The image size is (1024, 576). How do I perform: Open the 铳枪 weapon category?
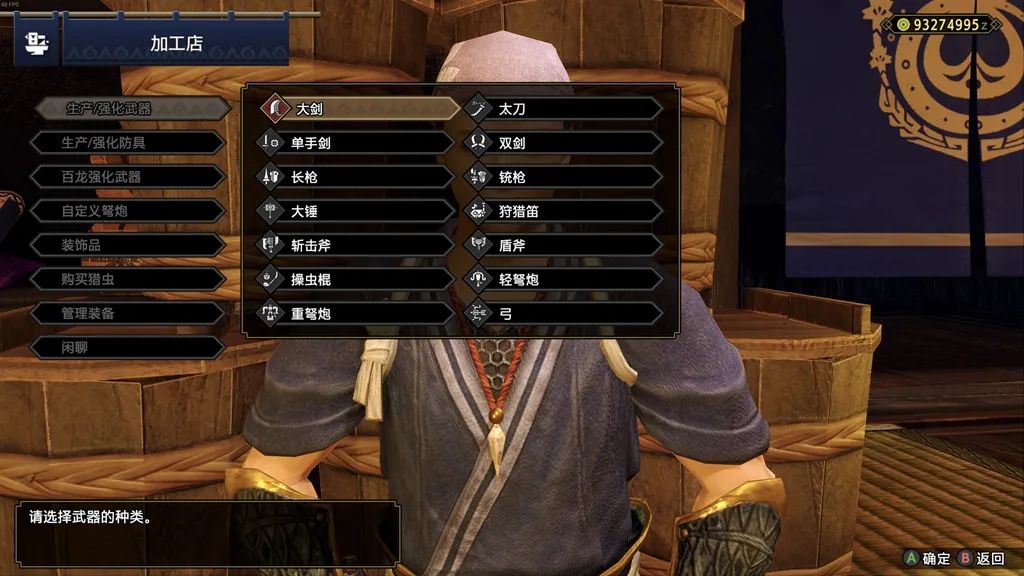coord(563,177)
